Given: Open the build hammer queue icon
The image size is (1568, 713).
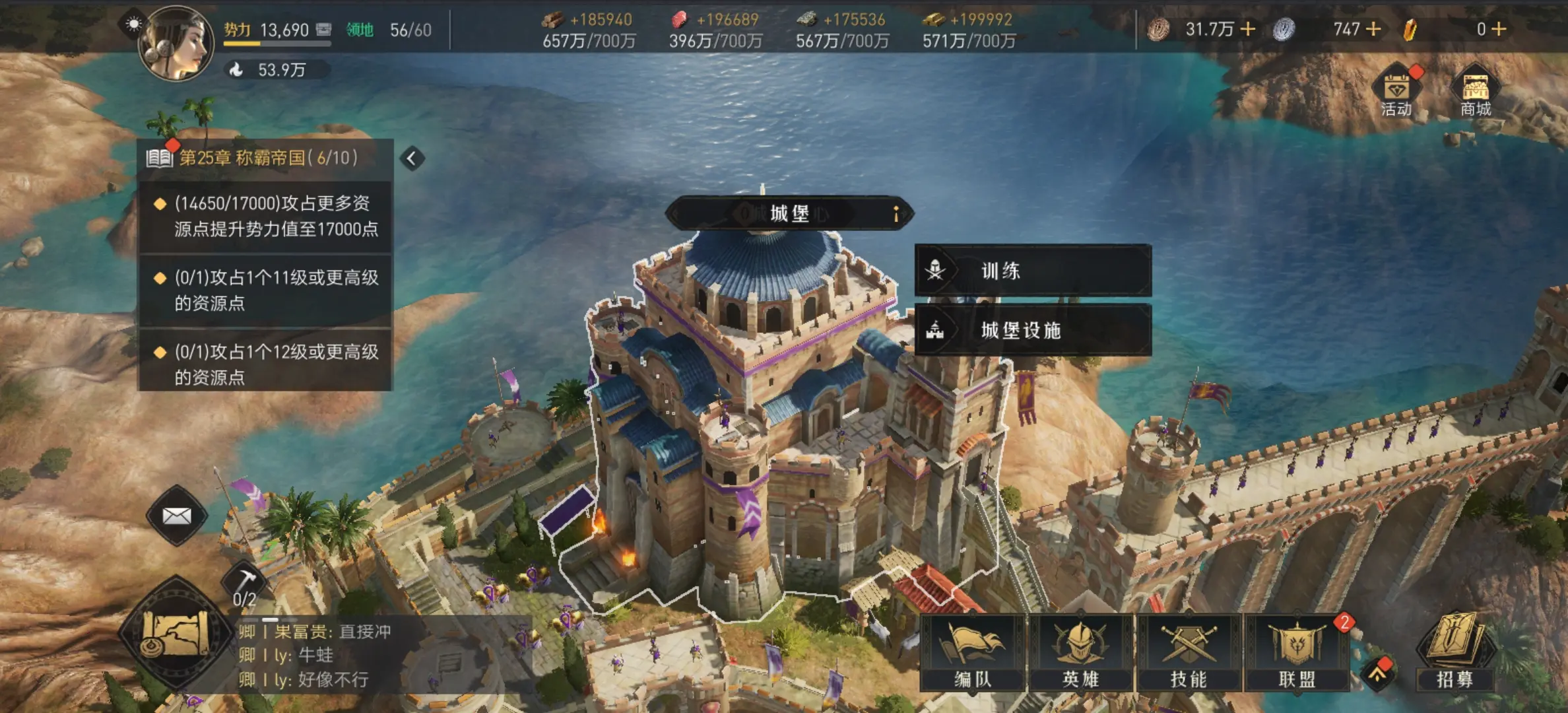Looking at the screenshot, I should 245,585.
